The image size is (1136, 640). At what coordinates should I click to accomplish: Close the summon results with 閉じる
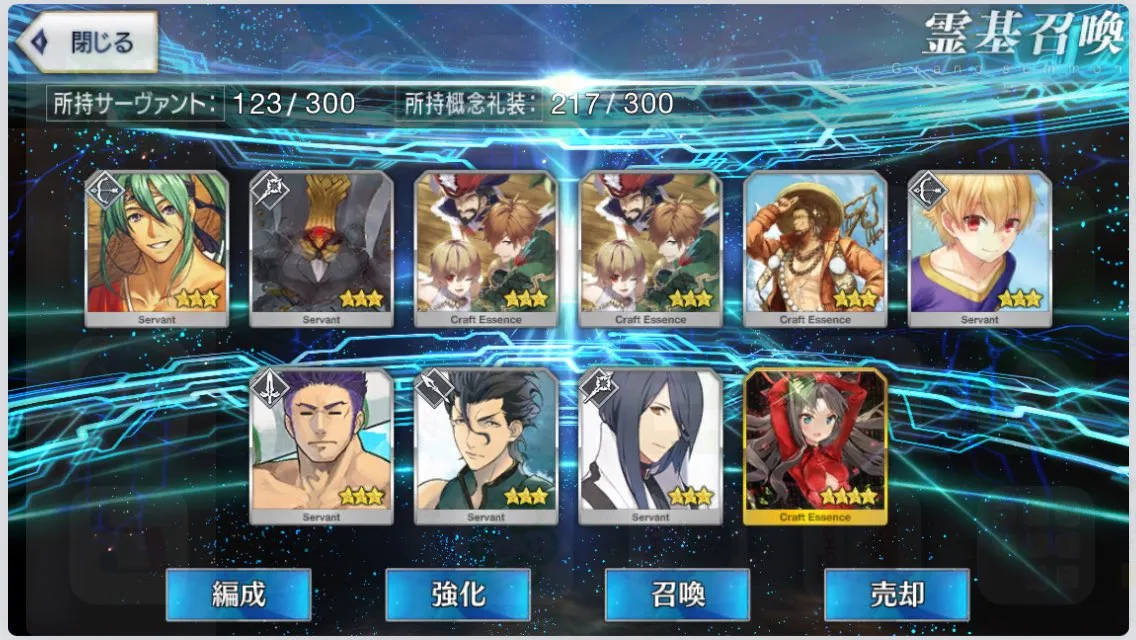pos(87,42)
